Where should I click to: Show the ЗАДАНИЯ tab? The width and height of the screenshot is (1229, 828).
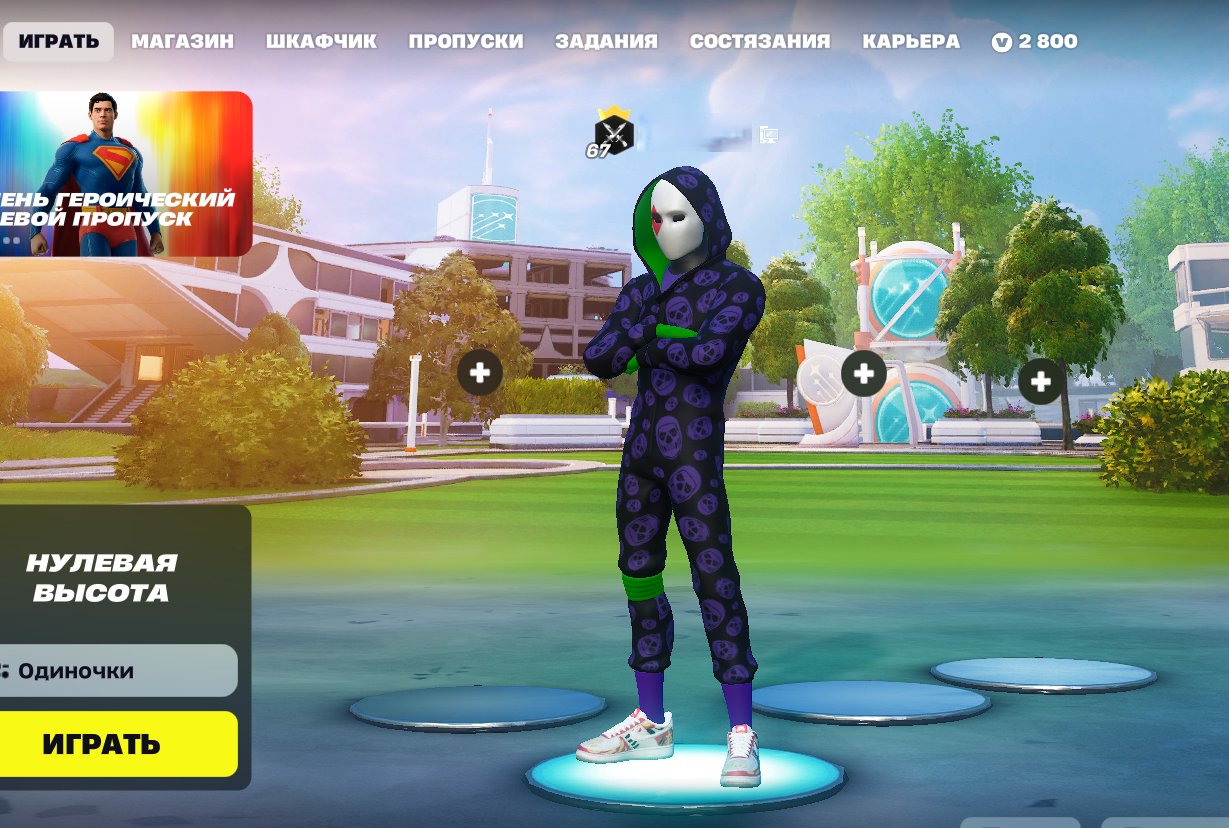pos(606,42)
